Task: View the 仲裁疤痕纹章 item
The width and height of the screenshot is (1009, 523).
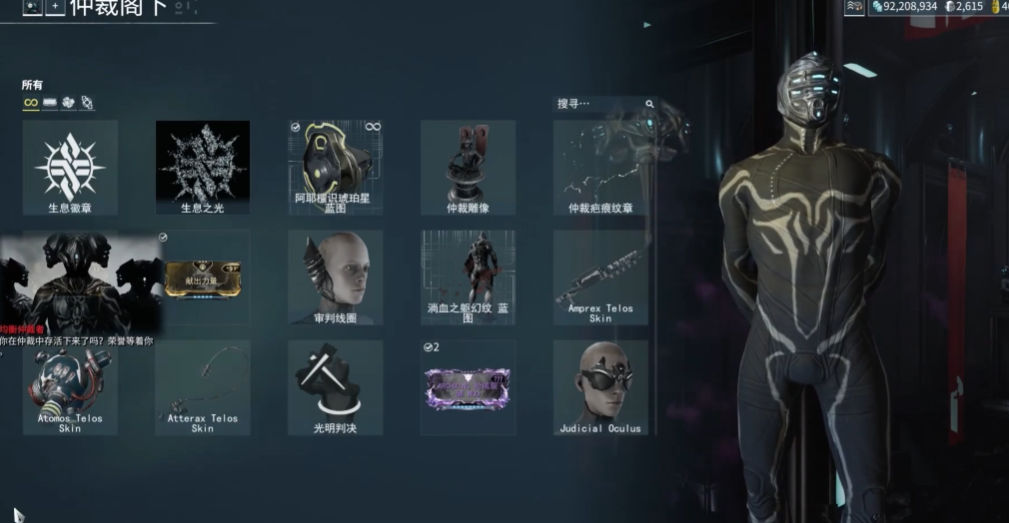Action: [600, 166]
